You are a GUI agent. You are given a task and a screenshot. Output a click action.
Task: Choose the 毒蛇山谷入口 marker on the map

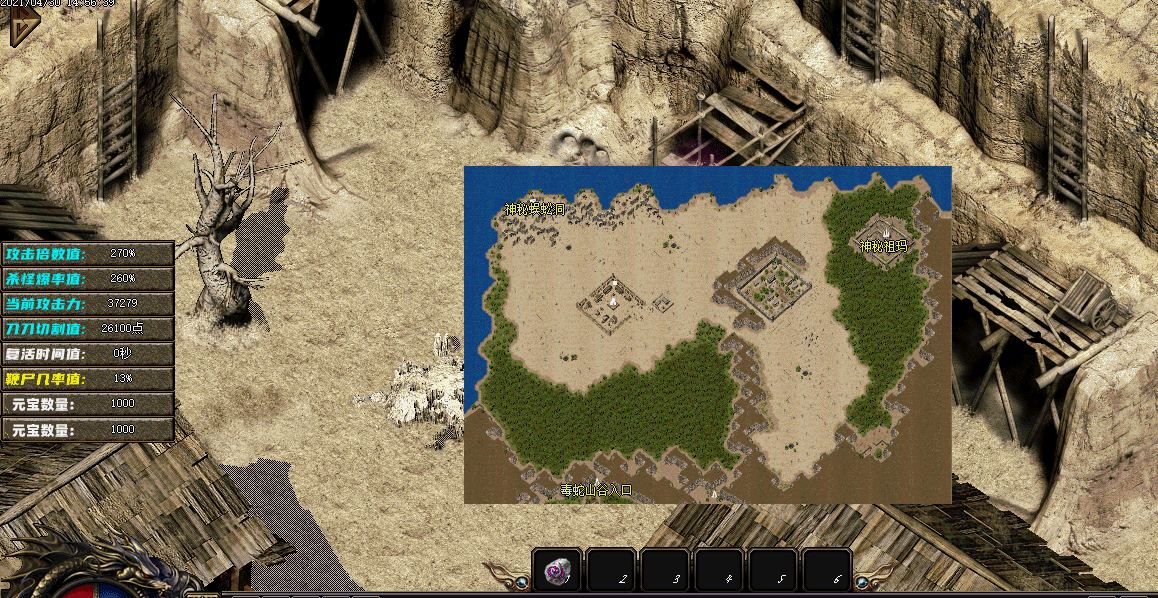click(596, 490)
